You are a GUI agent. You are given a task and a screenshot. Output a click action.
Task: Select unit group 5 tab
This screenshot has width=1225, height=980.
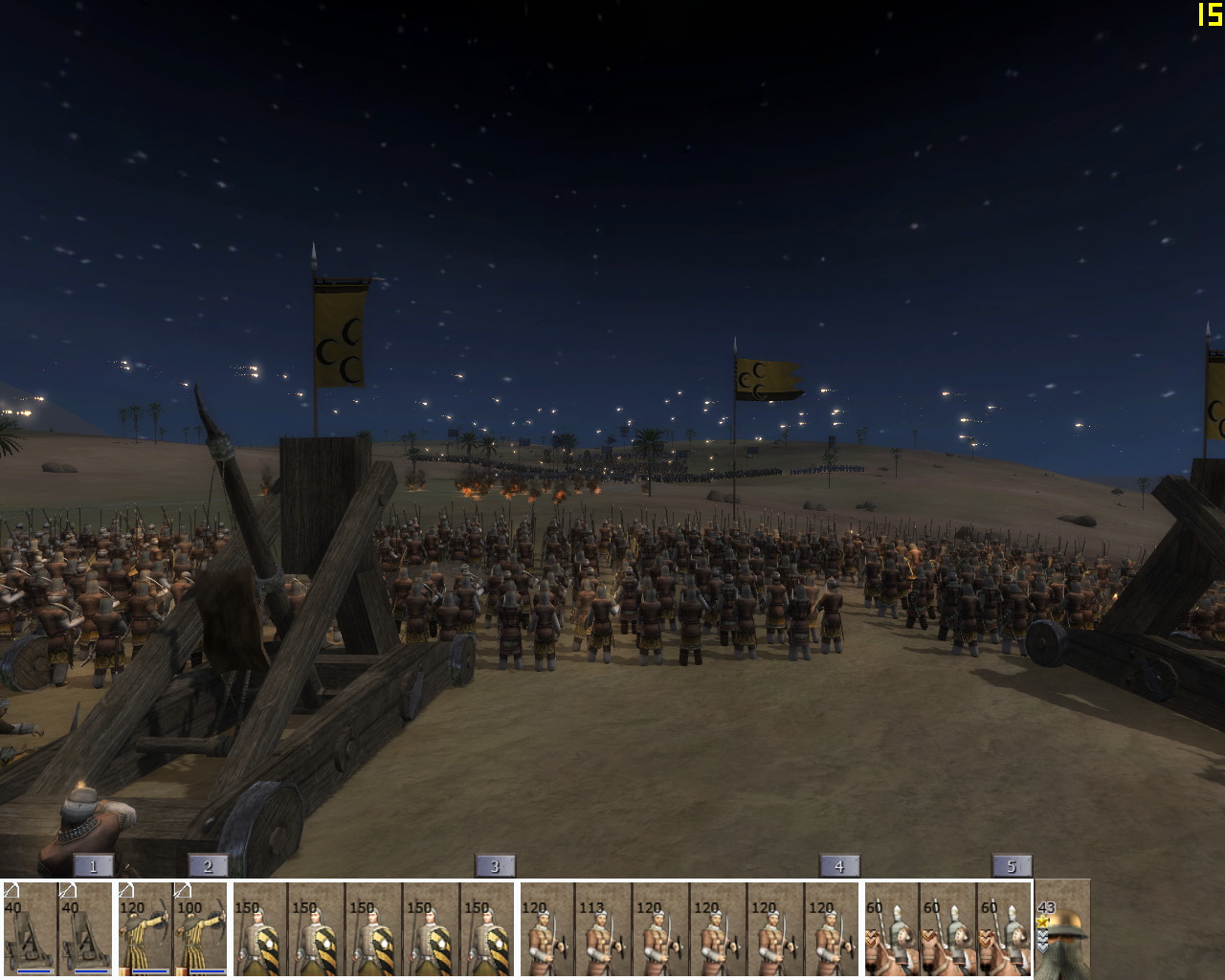1012,866
